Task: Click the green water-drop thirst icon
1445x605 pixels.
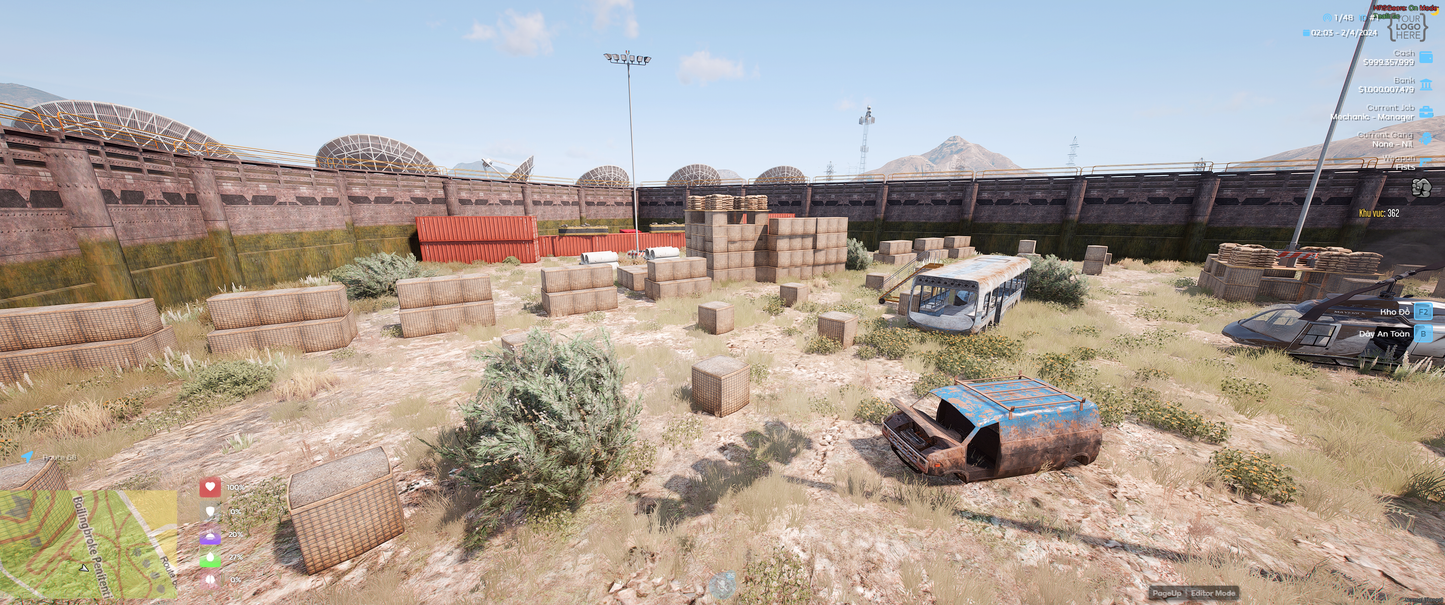Action: (x=210, y=558)
